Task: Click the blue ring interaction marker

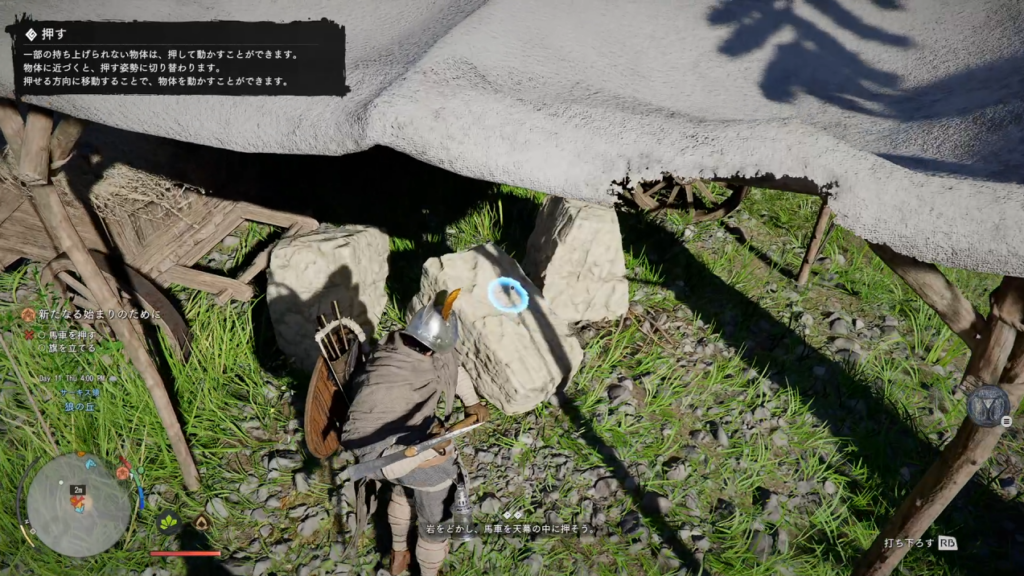Action: click(x=508, y=295)
